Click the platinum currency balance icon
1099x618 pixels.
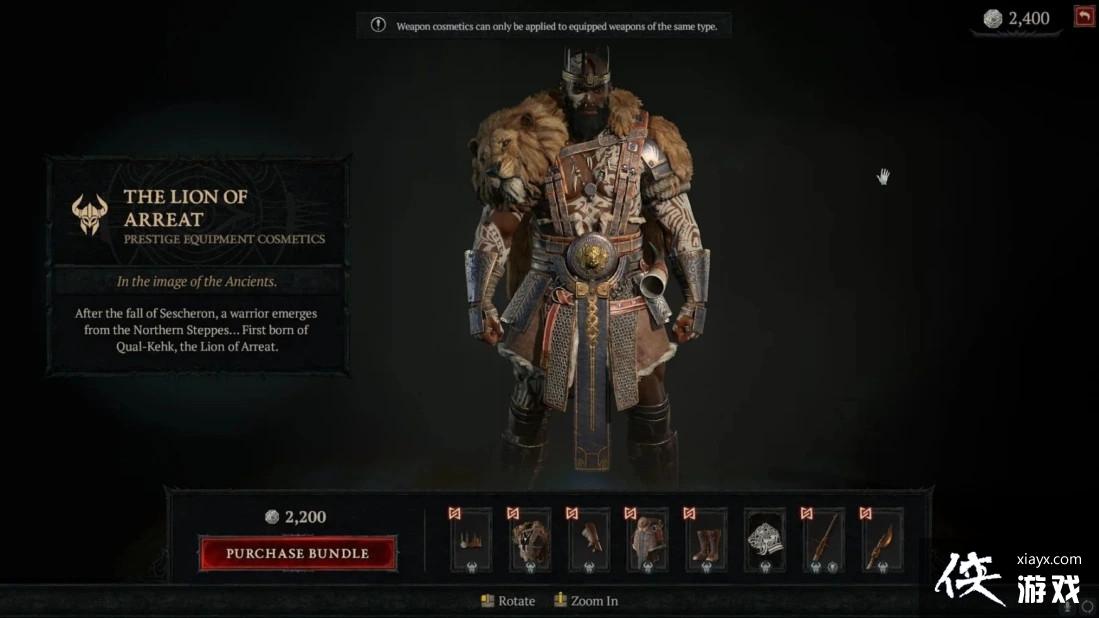pos(992,19)
